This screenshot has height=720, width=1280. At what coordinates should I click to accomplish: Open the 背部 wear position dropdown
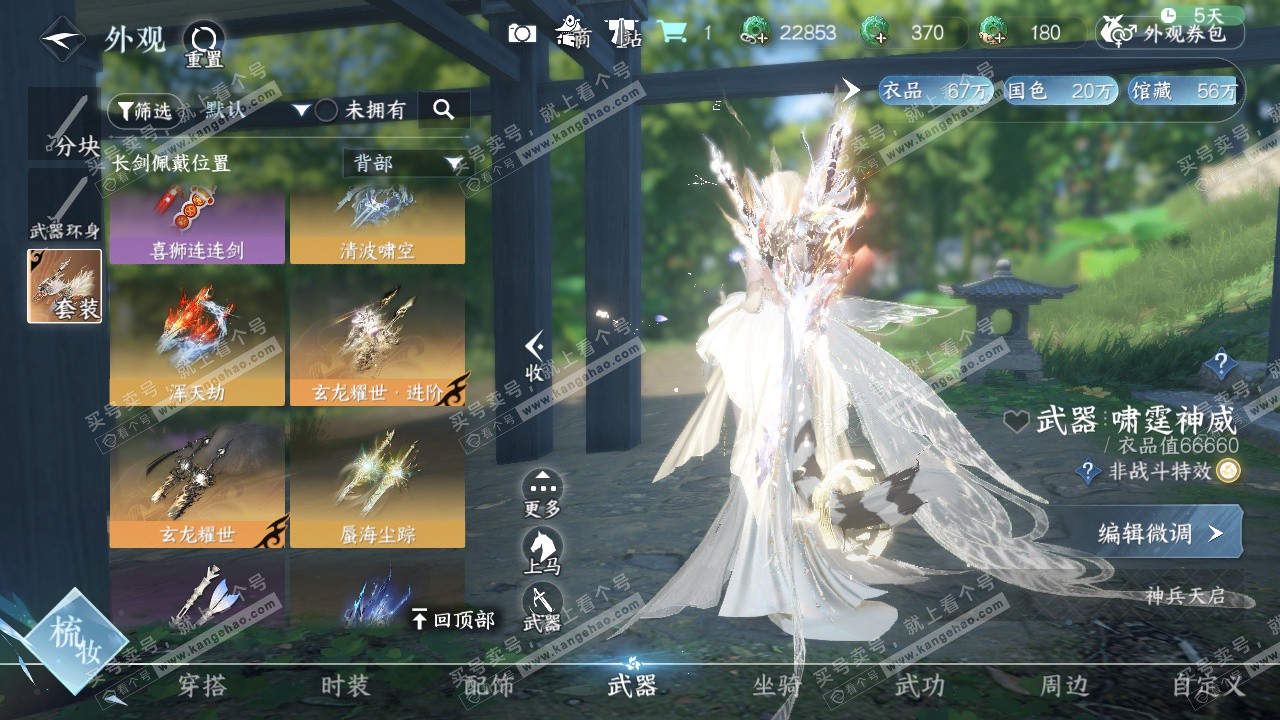(406, 163)
